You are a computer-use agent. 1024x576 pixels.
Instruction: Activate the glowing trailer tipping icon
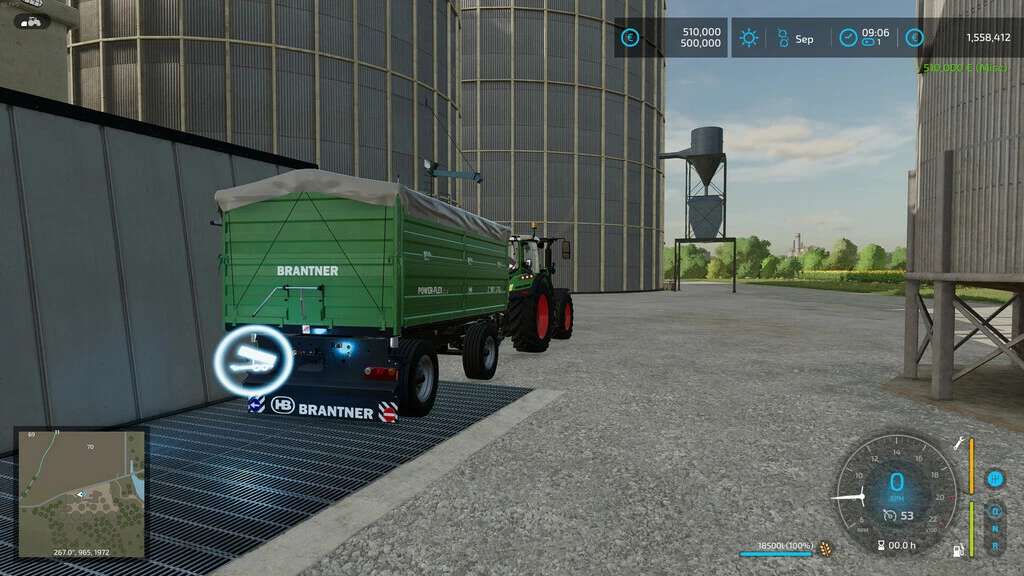[254, 360]
